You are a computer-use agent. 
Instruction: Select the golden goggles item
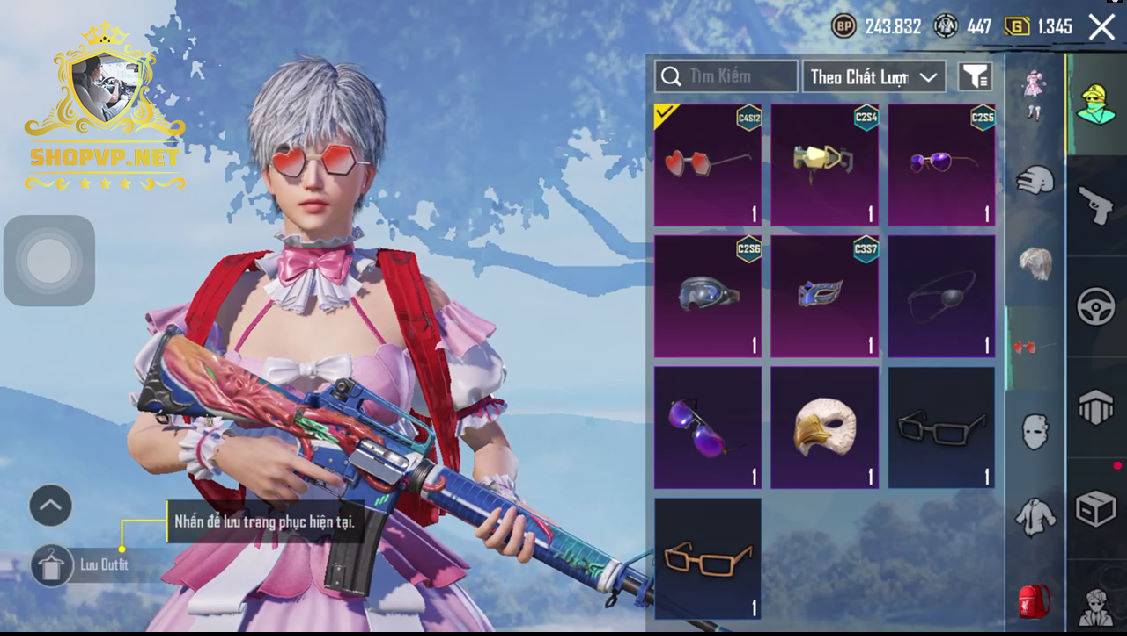824,164
